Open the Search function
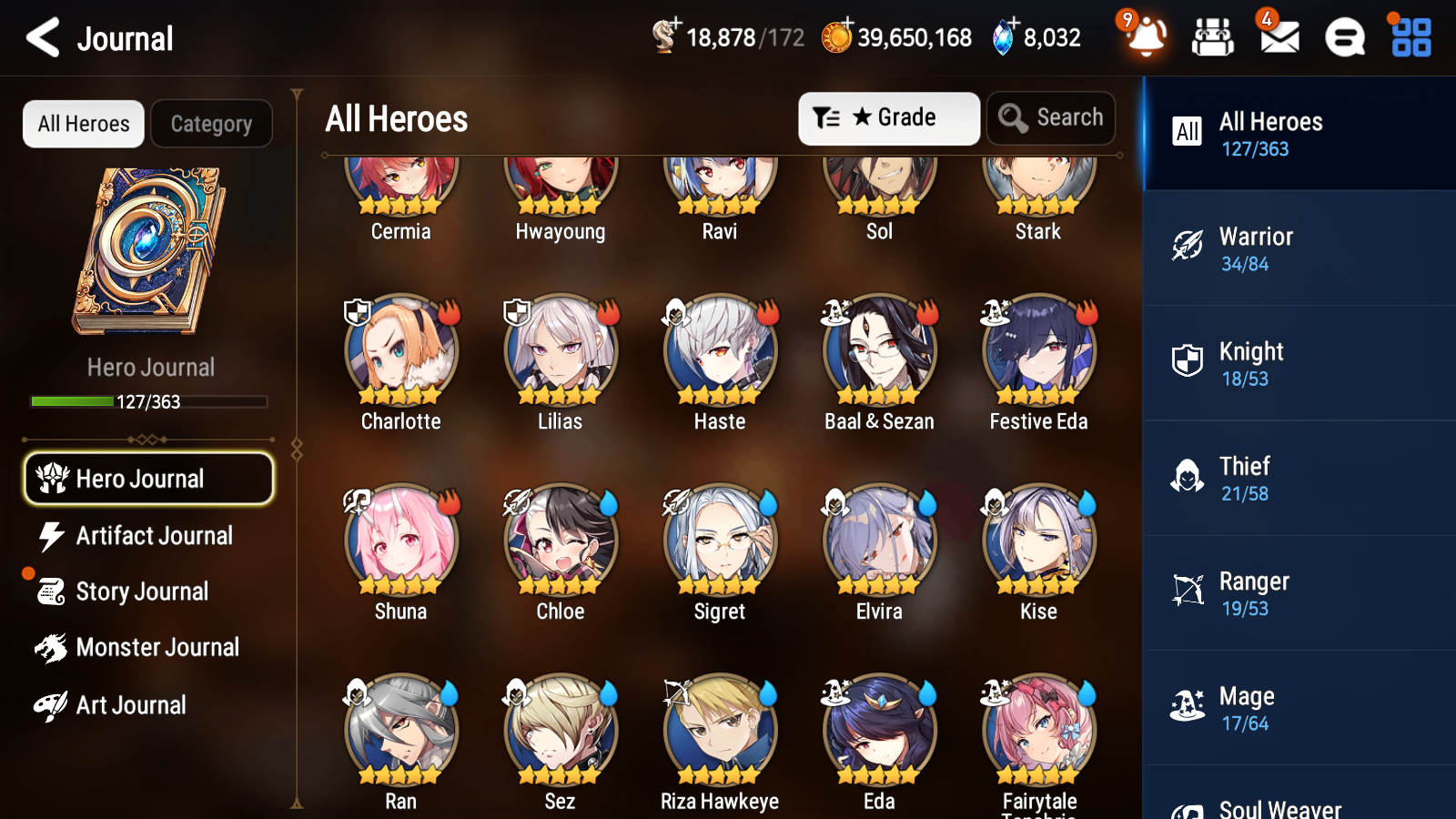 coord(1051,117)
